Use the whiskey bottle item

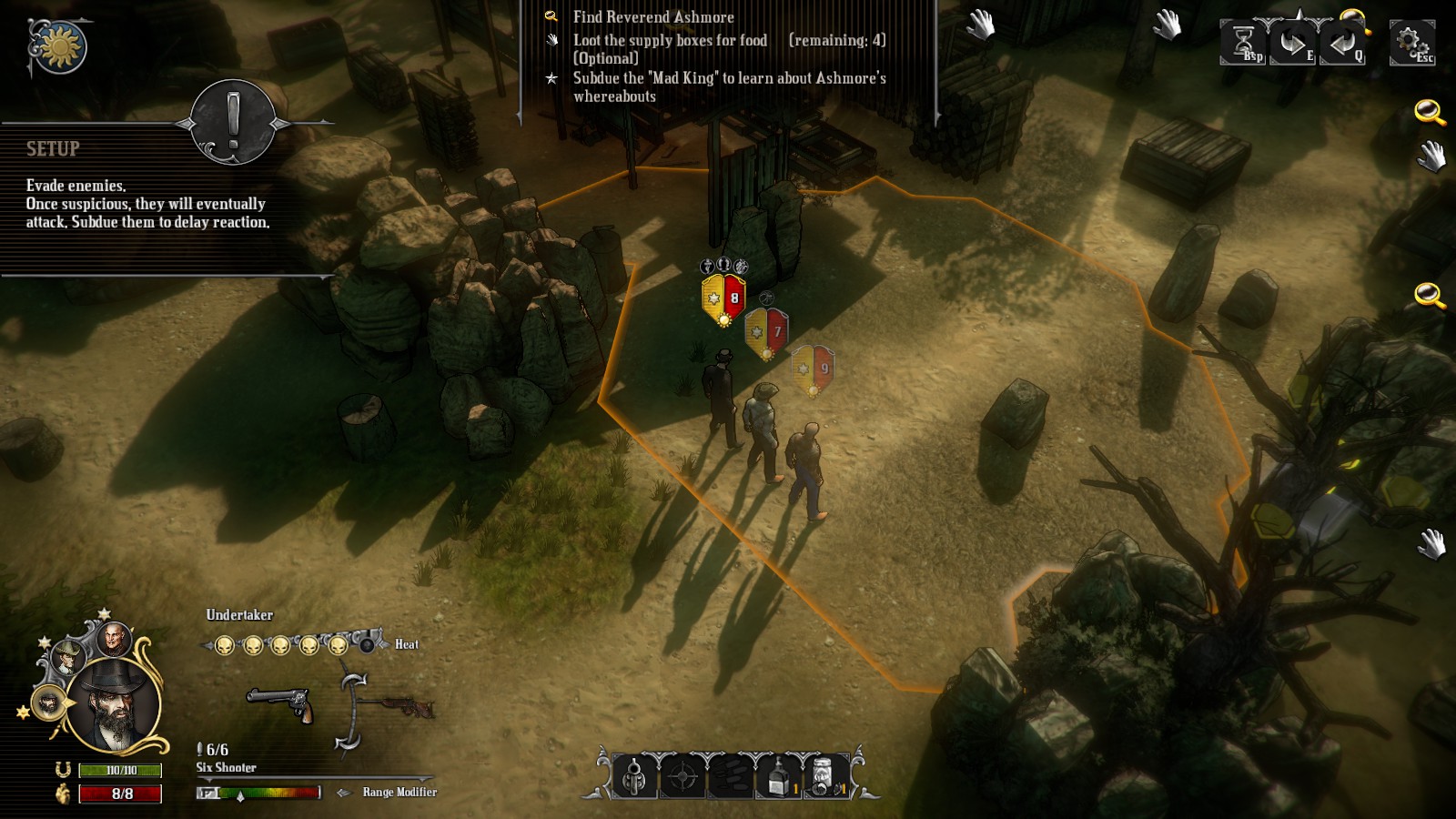[x=779, y=777]
